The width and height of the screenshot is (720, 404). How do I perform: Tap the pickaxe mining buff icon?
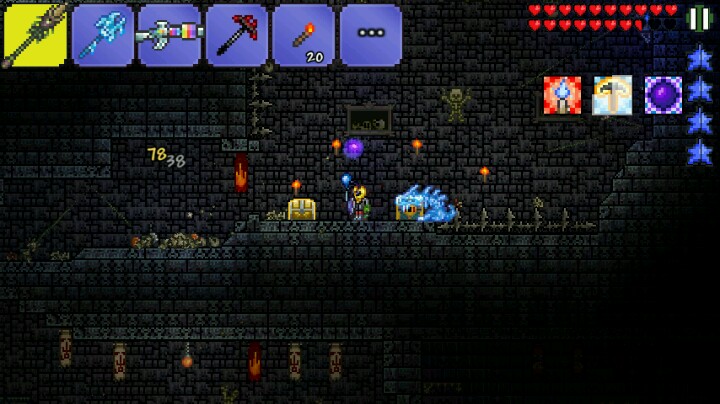(612, 95)
